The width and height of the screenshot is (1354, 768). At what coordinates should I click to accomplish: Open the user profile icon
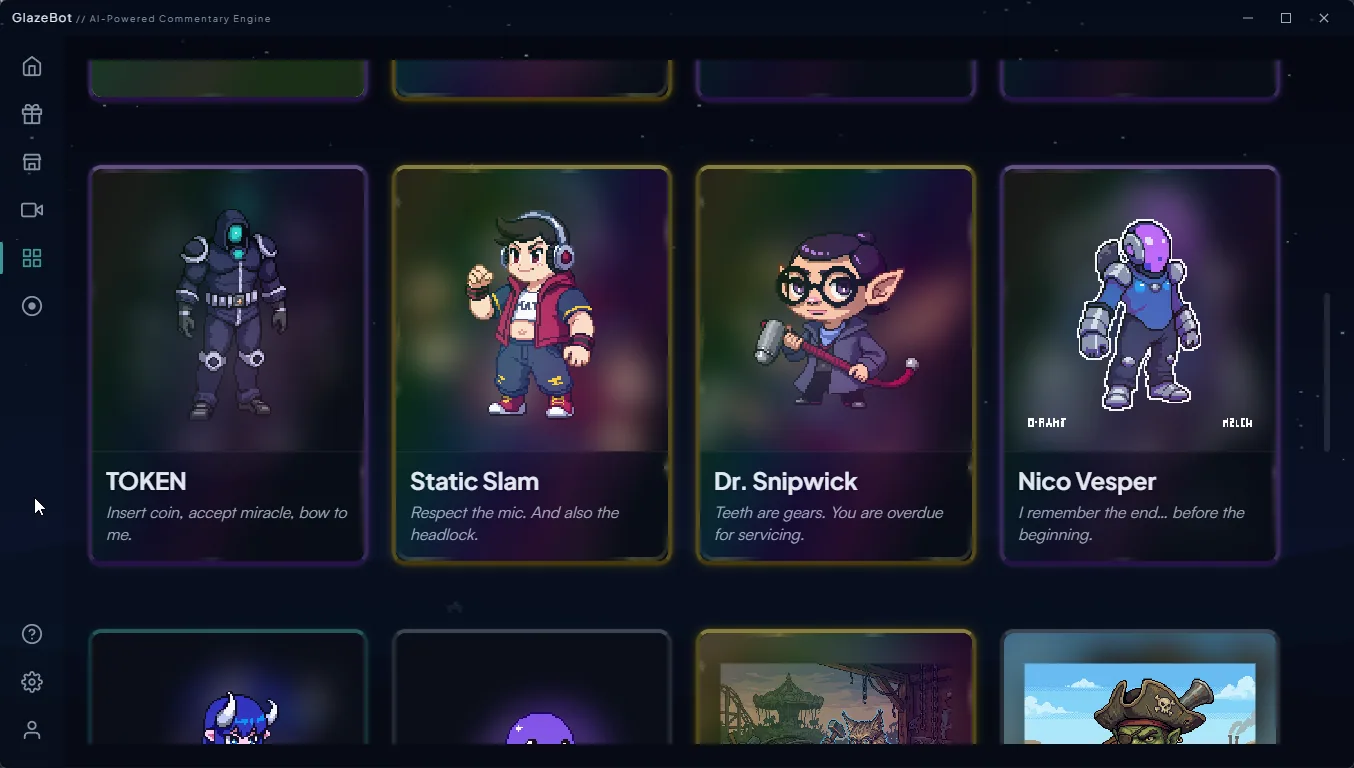click(31, 730)
